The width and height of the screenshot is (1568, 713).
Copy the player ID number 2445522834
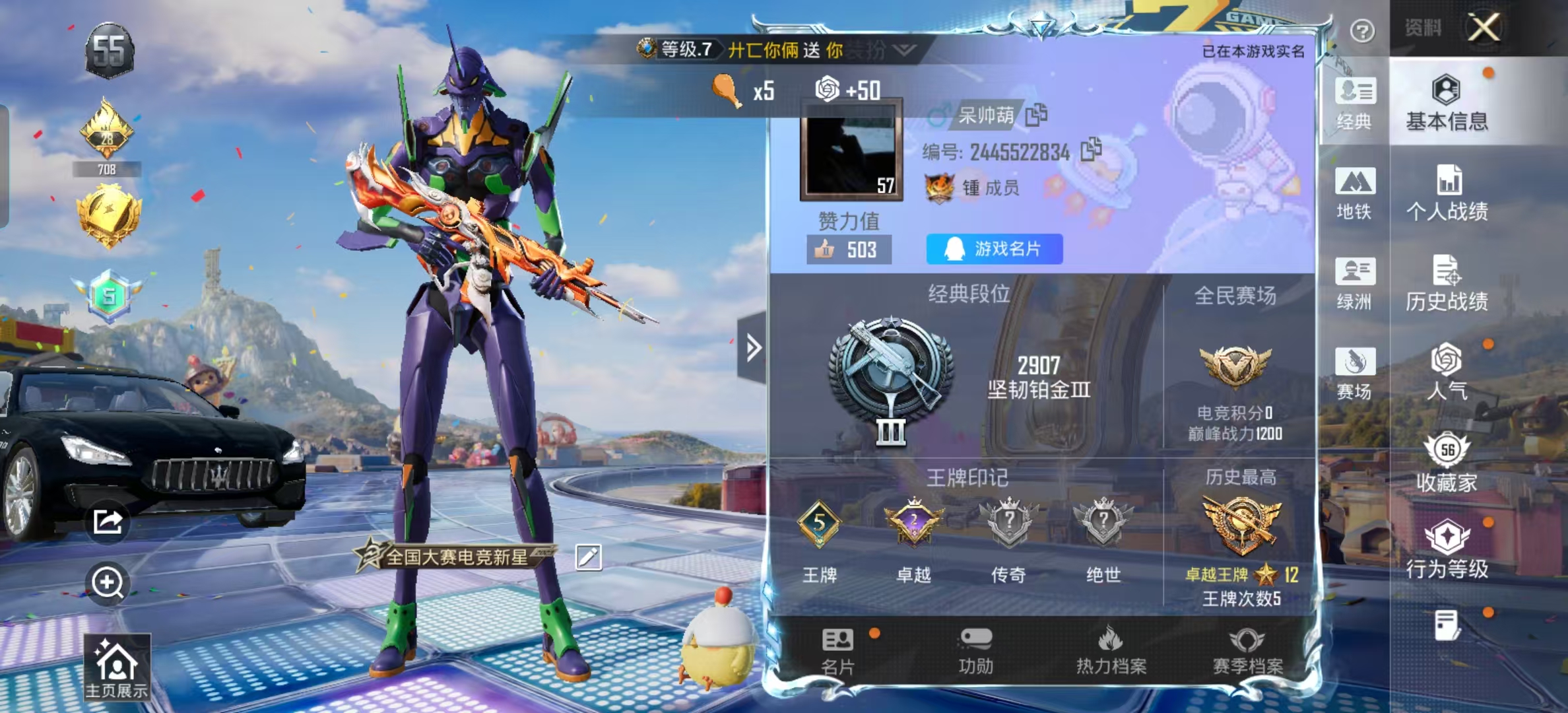[x=1091, y=150]
